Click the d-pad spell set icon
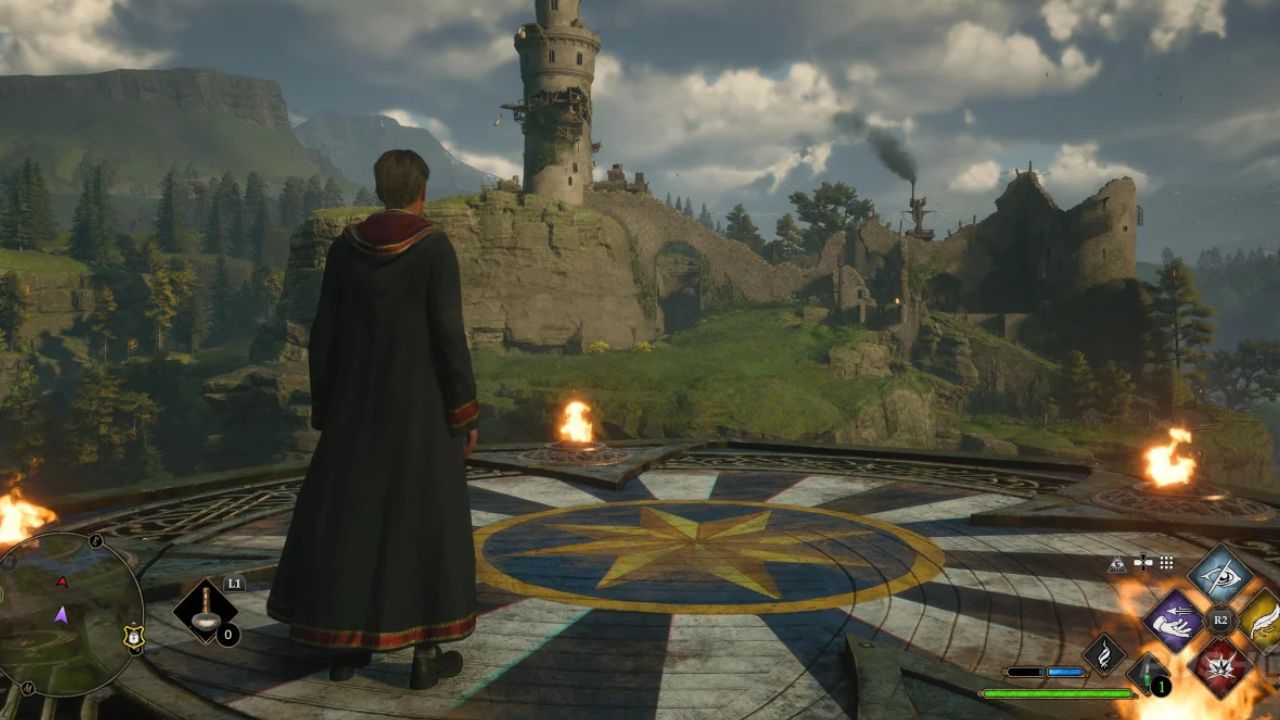Image resolution: width=1280 pixels, height=720 pixels. click(x=1142, y=563)
